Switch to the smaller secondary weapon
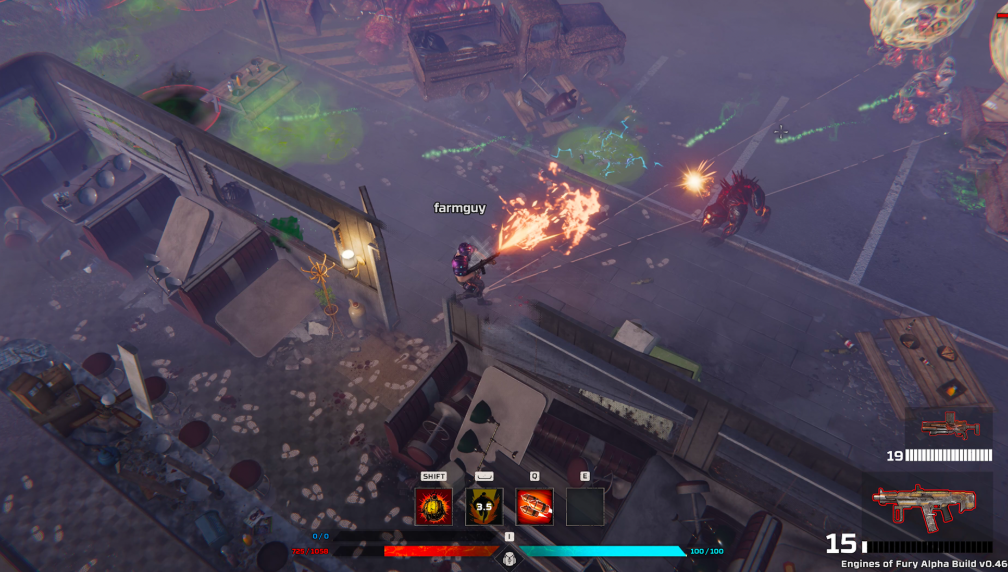 [x=948, y=428]
